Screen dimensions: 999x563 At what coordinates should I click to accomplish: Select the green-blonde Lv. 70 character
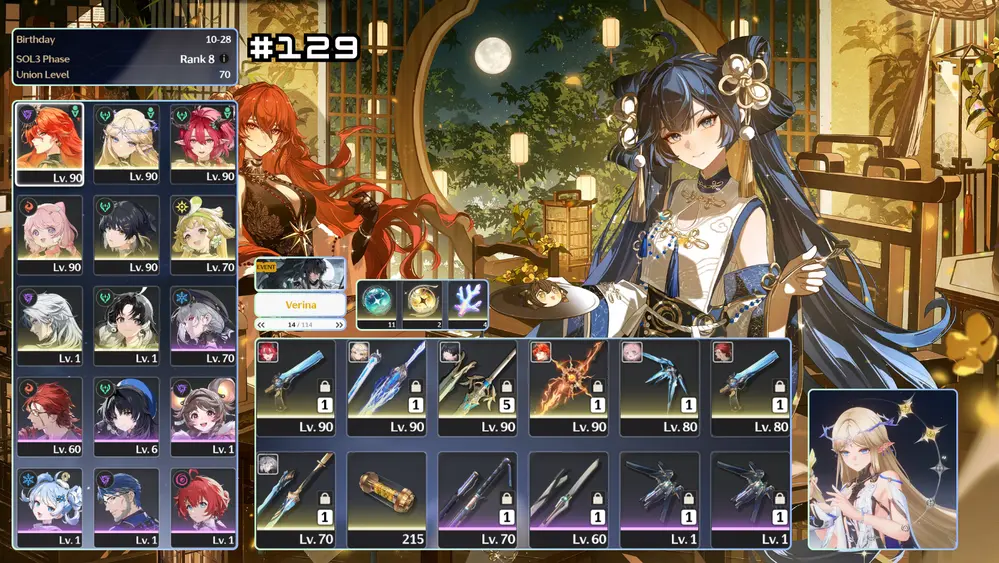pos(203,235)
